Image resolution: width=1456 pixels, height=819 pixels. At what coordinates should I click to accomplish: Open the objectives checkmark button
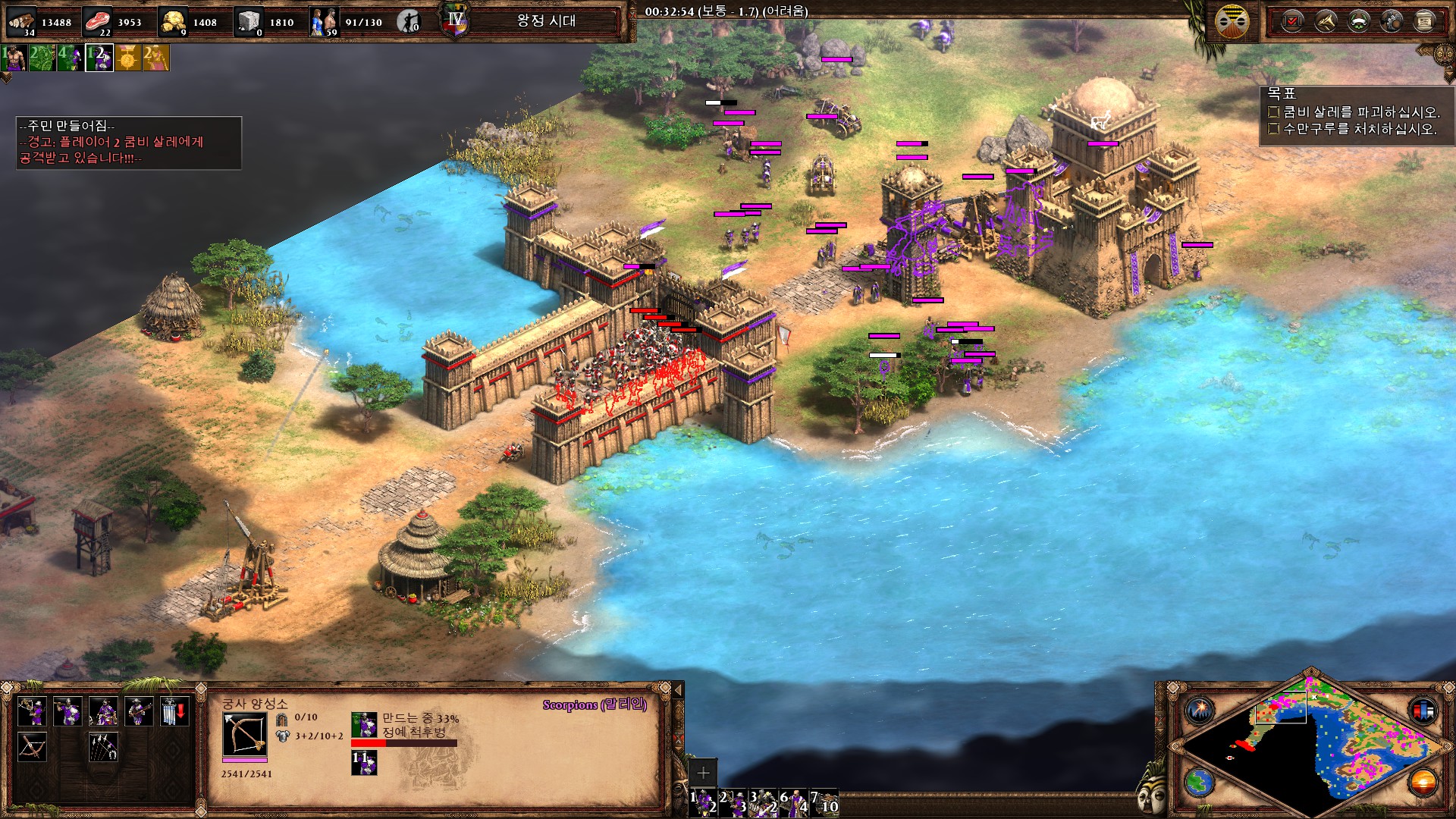pyautogui.click(x=1292, y=21)
